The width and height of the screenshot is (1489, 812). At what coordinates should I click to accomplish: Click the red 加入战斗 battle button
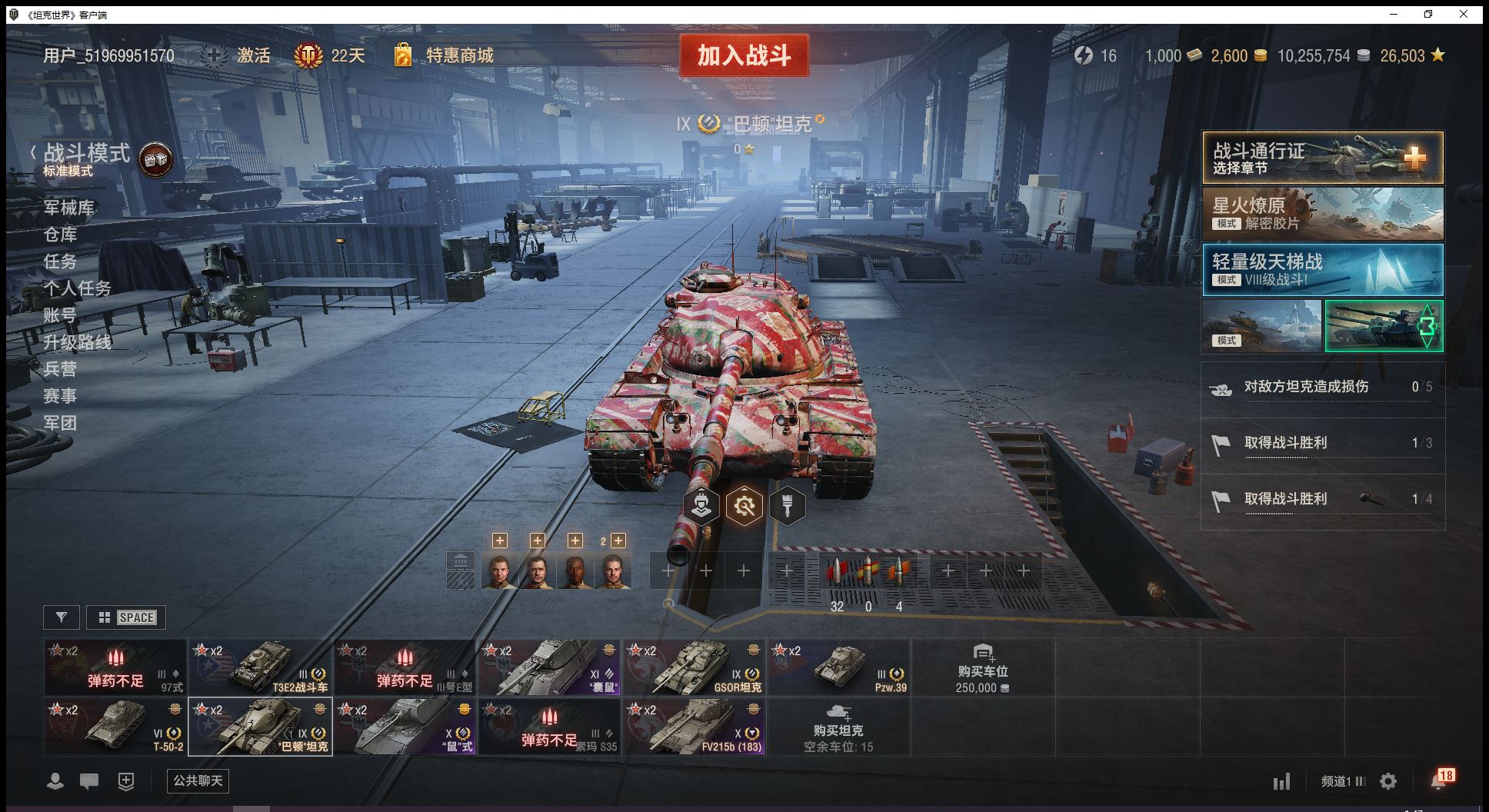coord(744,55)
